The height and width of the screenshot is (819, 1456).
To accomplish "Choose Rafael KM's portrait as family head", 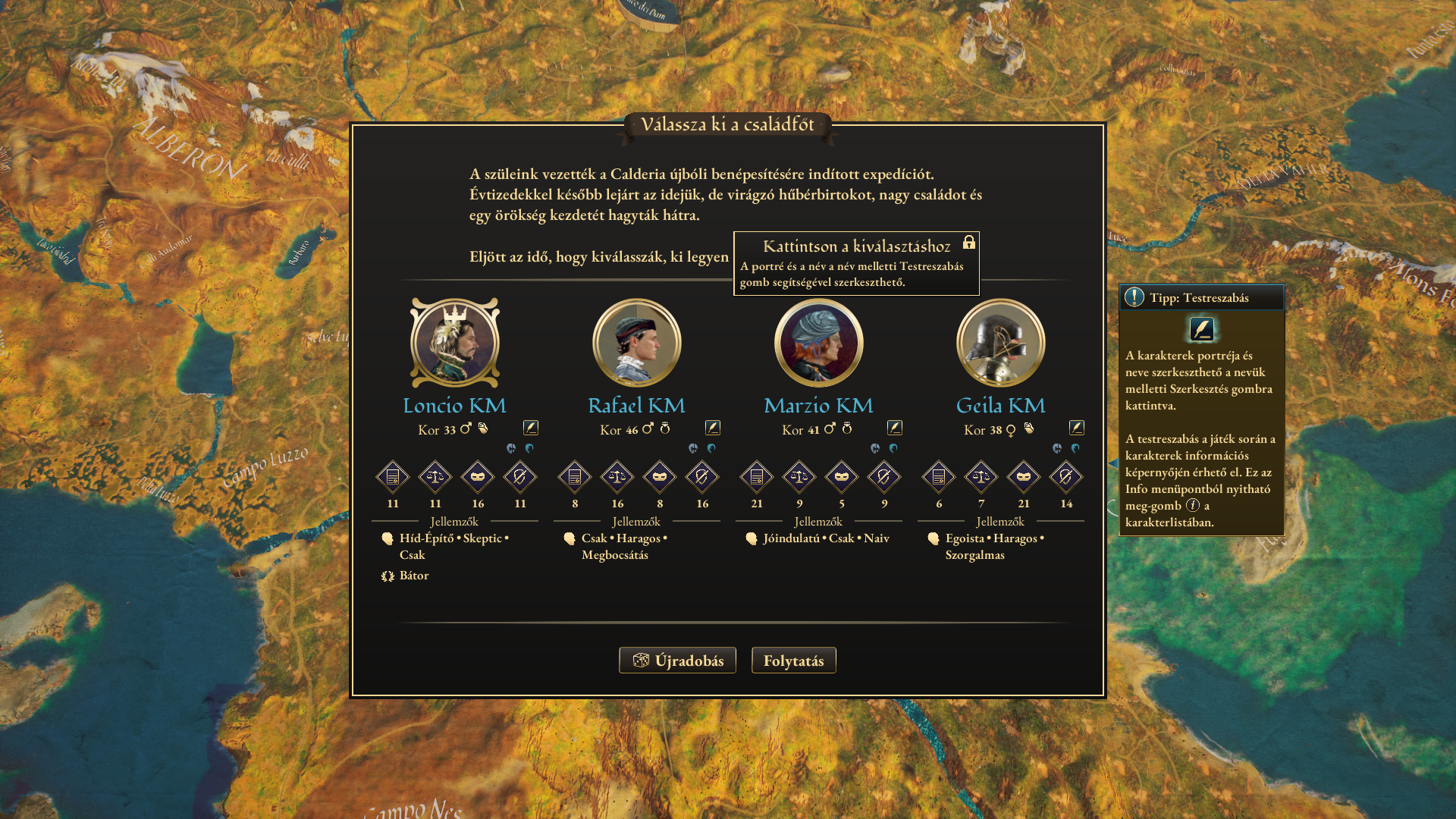I will tap(637, 343).
